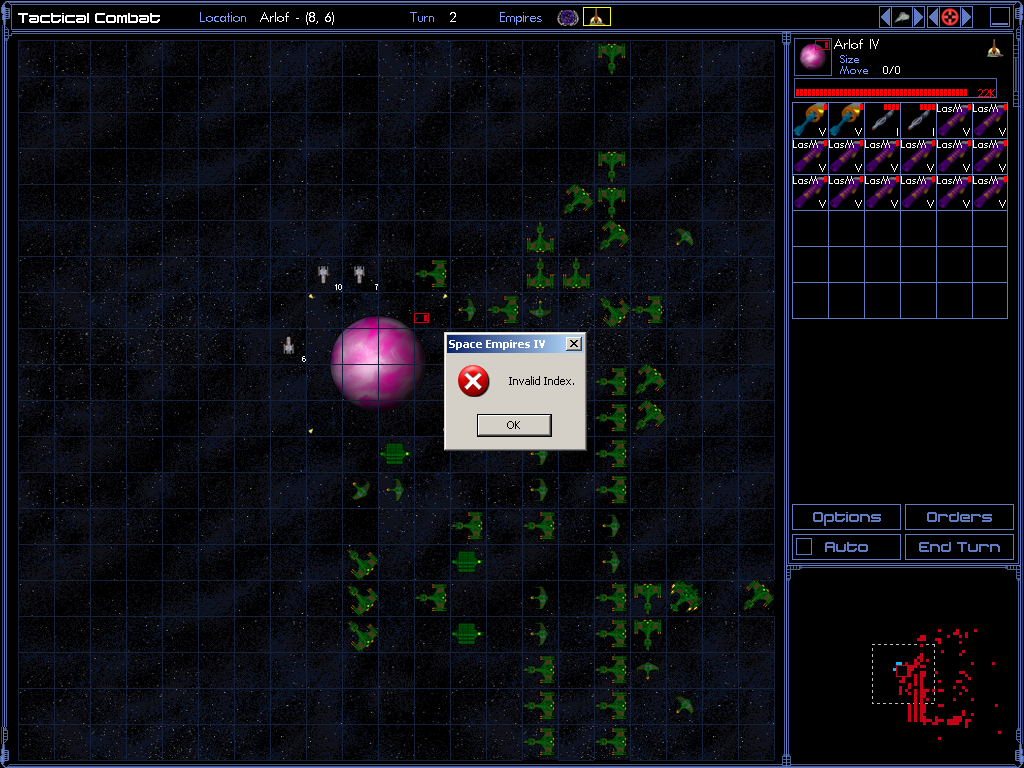Open the combat Options menu
This screenshot has width=1024, height=768.
pyautogui.click(x=846, y=517)
